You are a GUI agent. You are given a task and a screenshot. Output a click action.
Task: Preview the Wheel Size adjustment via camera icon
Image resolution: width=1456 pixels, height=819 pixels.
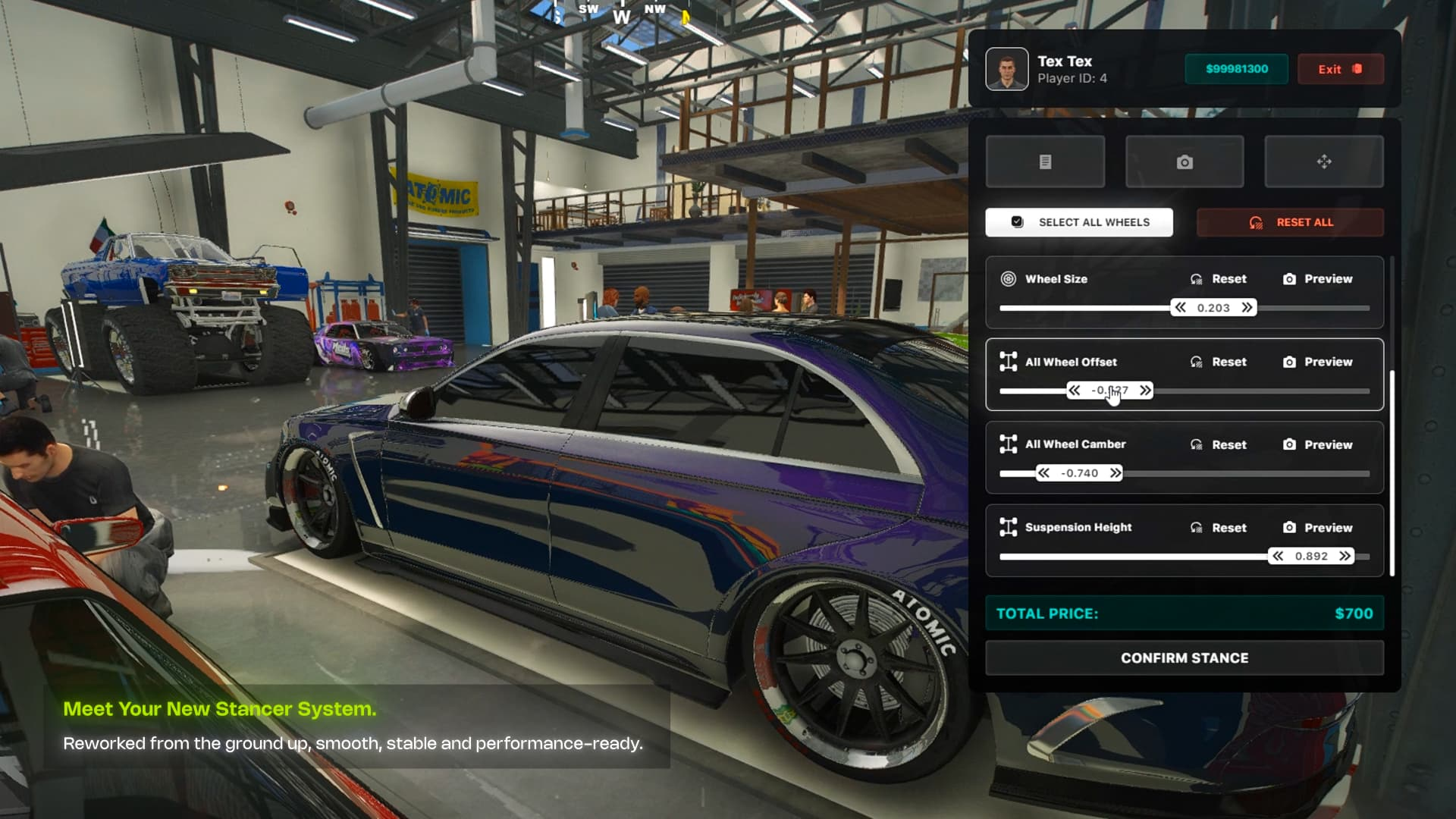click(x=1289, y=278)
